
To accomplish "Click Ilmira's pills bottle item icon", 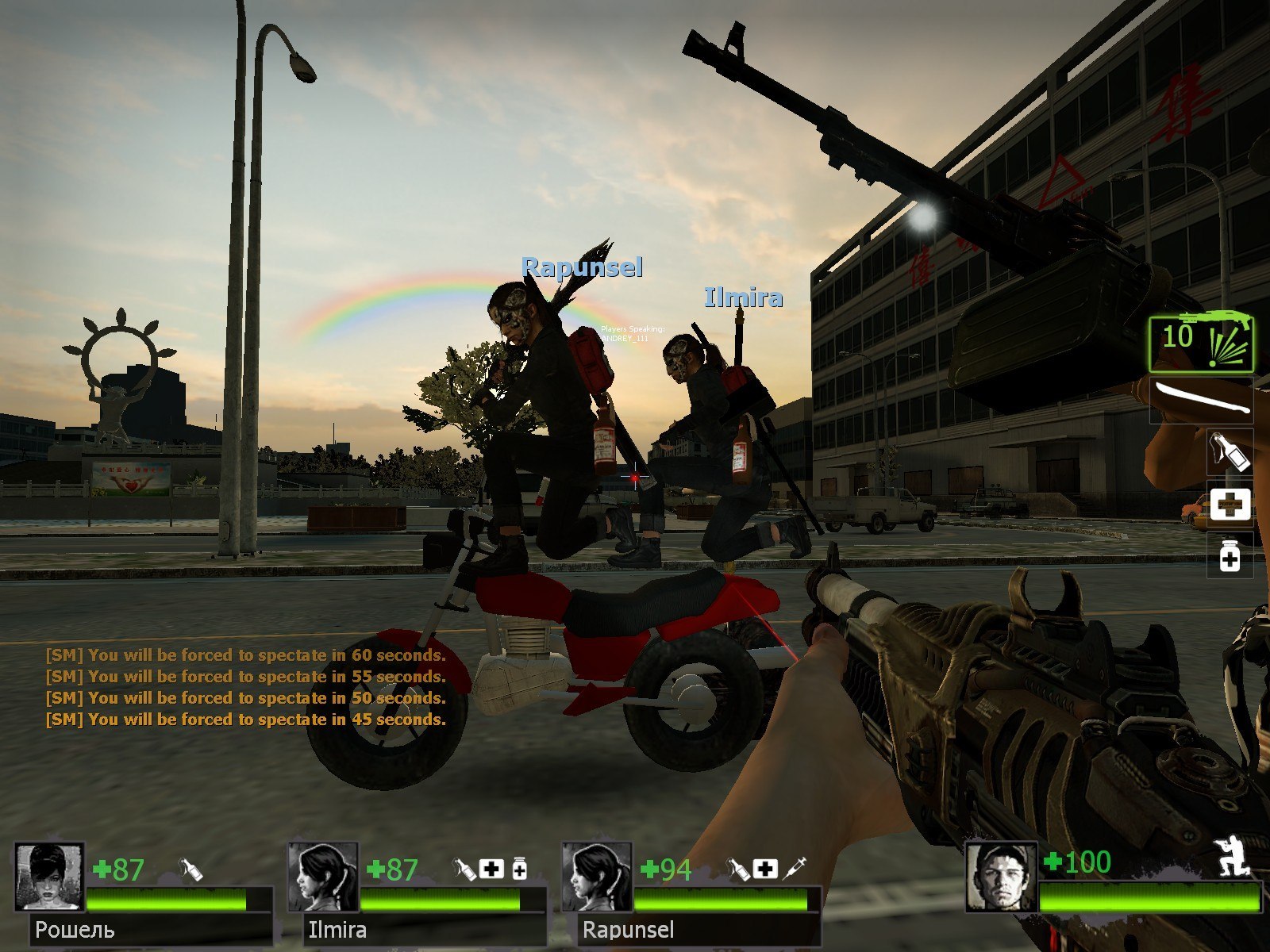I will tap(520, 869).
